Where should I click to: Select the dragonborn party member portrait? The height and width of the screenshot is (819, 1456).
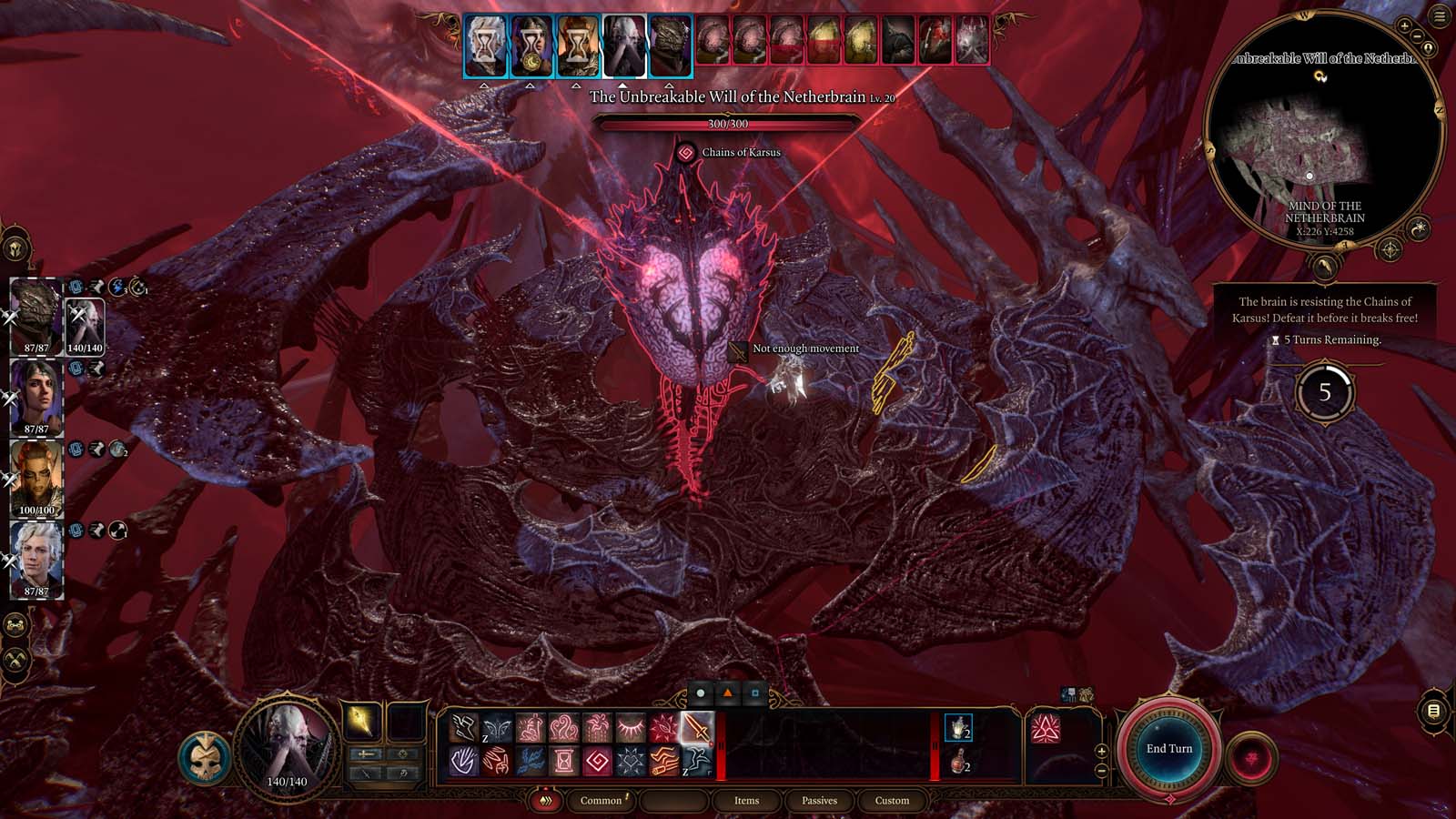click(36, 316)
